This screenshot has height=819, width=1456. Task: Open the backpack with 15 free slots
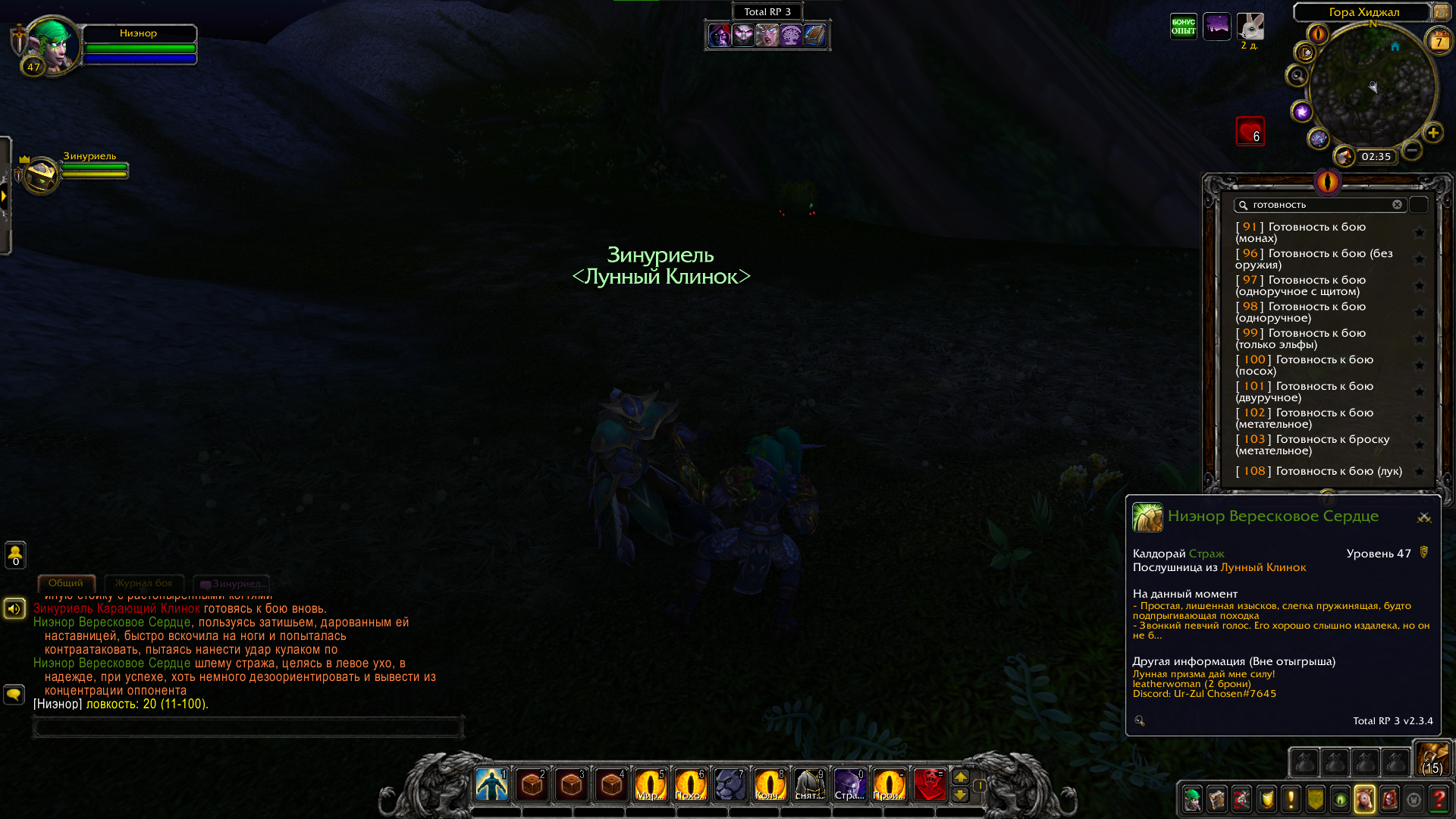pyautogui.click(x=1432, y=759)
